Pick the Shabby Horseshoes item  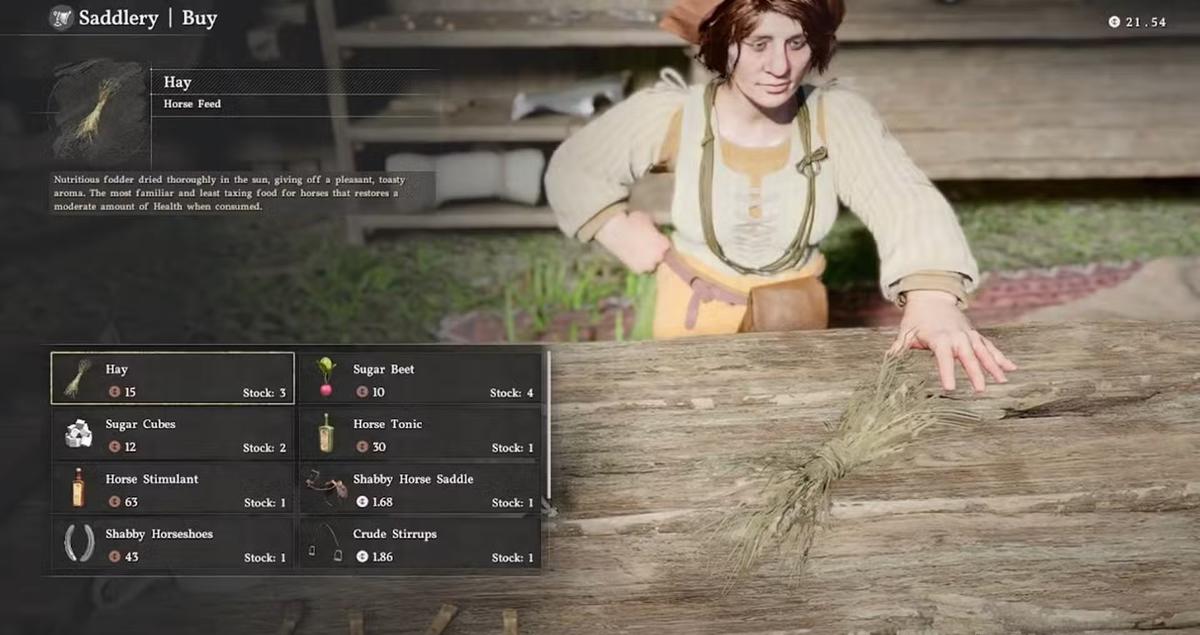172,544
